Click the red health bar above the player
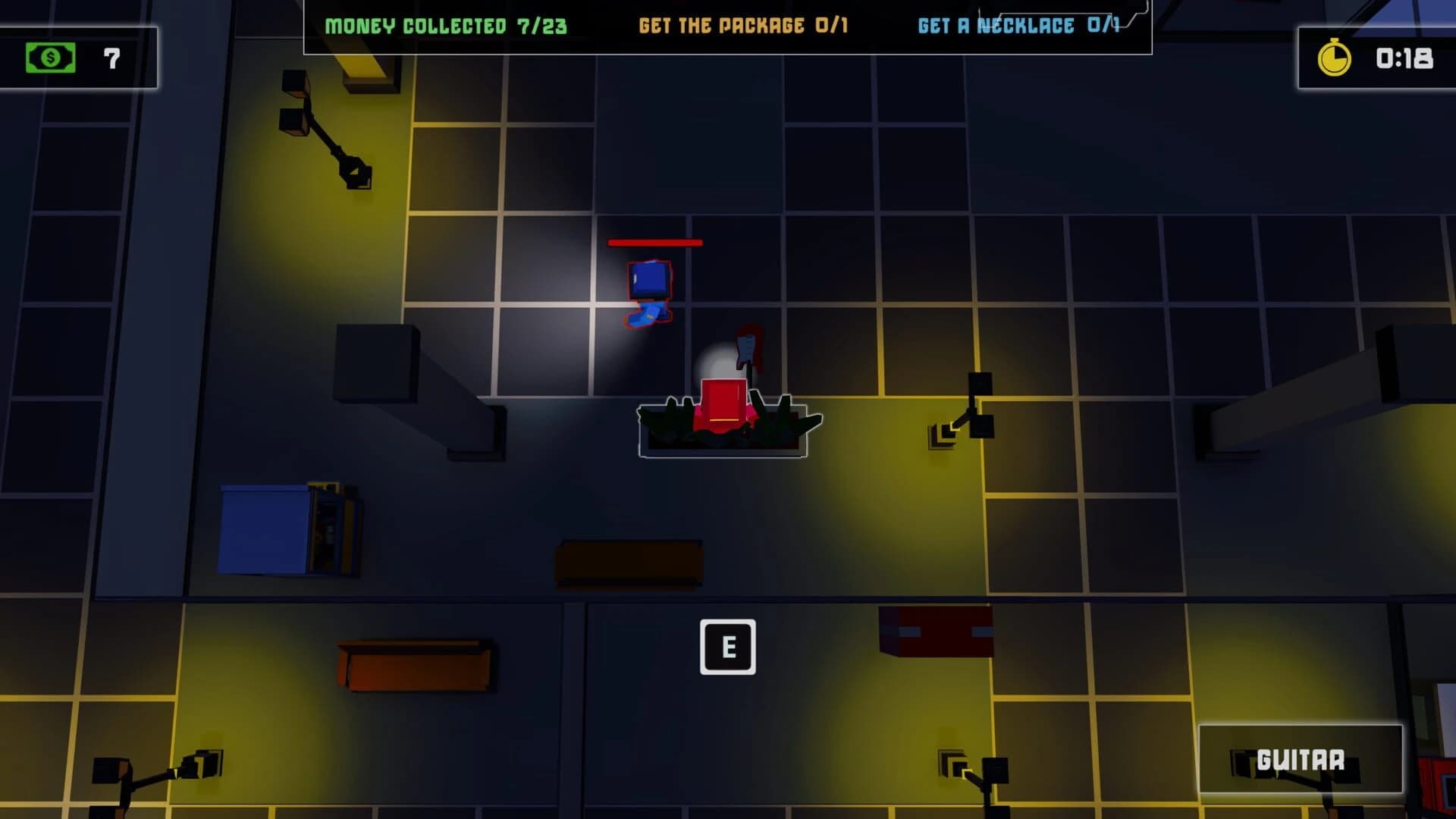This screenshot has width=1456, height=819. point(654,243)
